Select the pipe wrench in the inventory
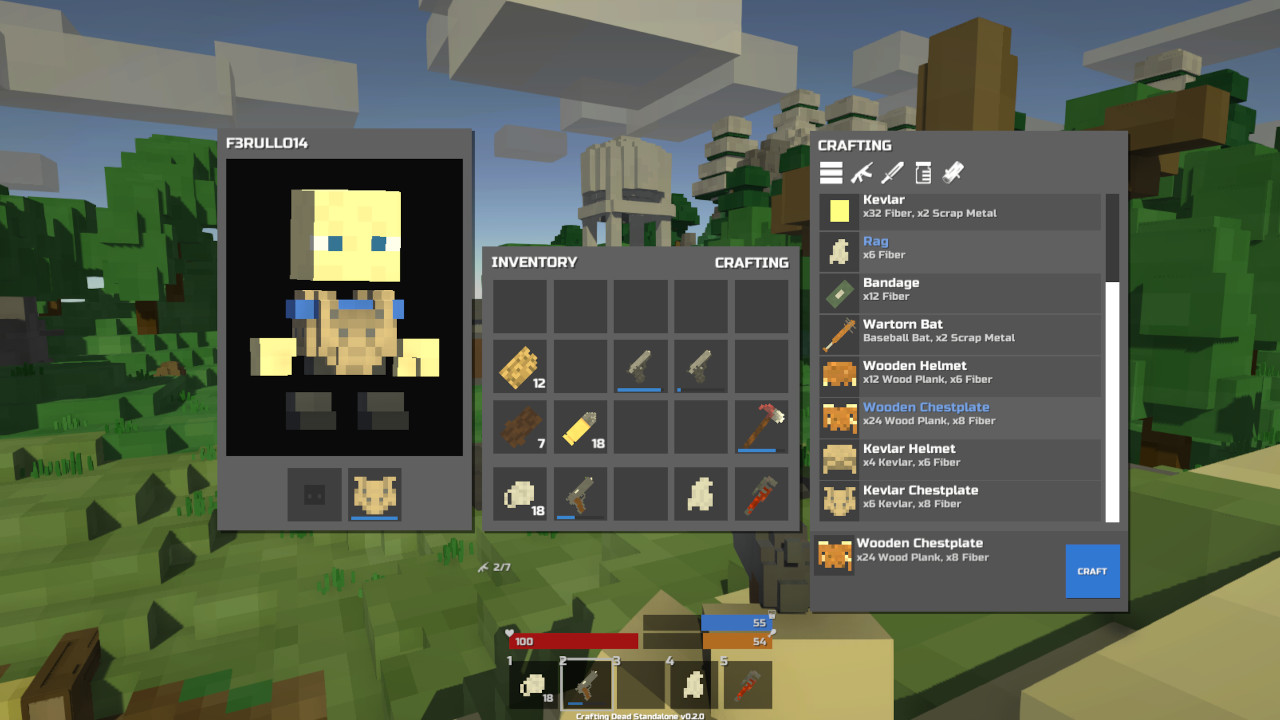Screen dimensions: 1280x720 [761, 492]
